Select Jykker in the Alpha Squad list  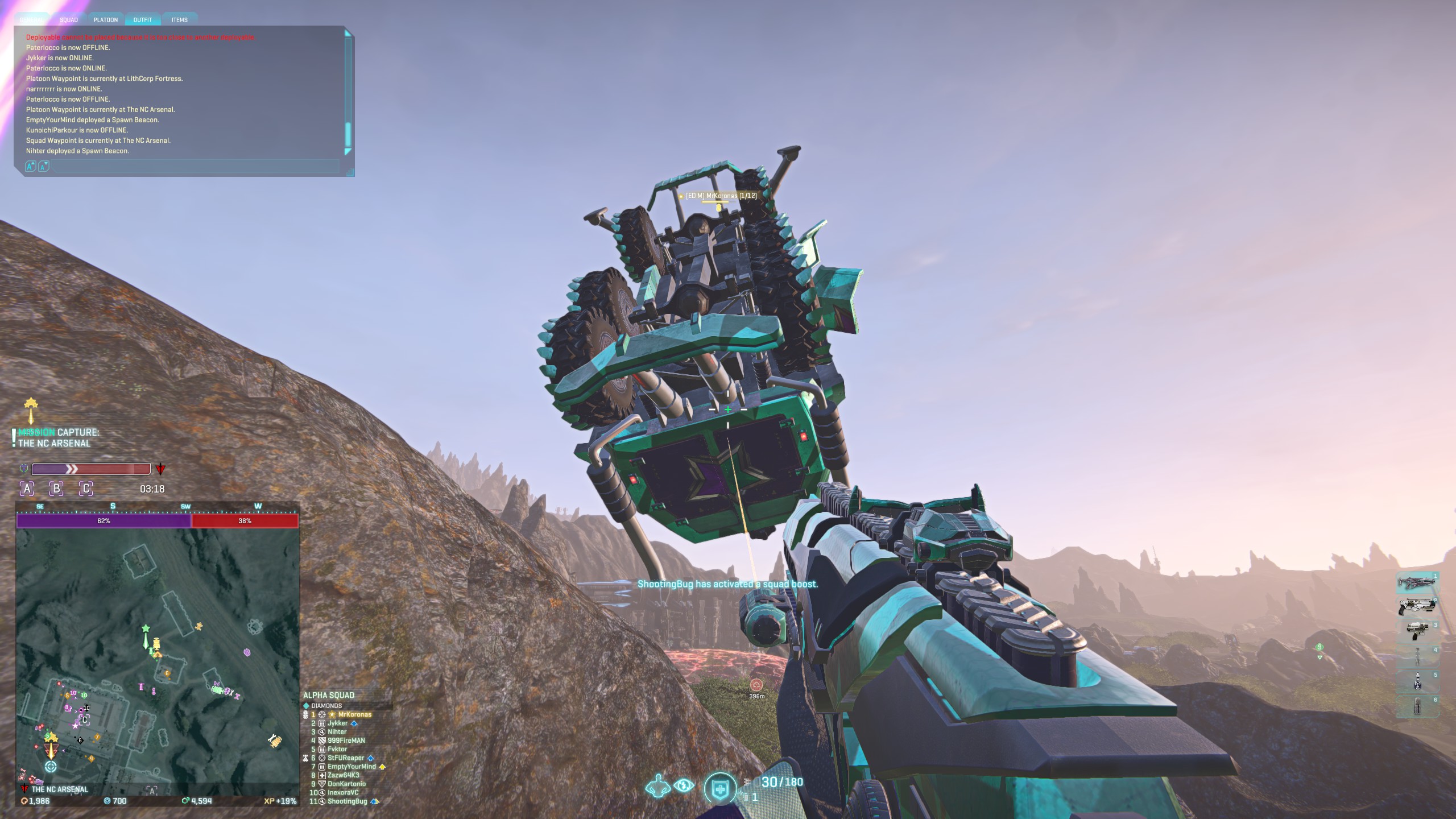[337, 723]
